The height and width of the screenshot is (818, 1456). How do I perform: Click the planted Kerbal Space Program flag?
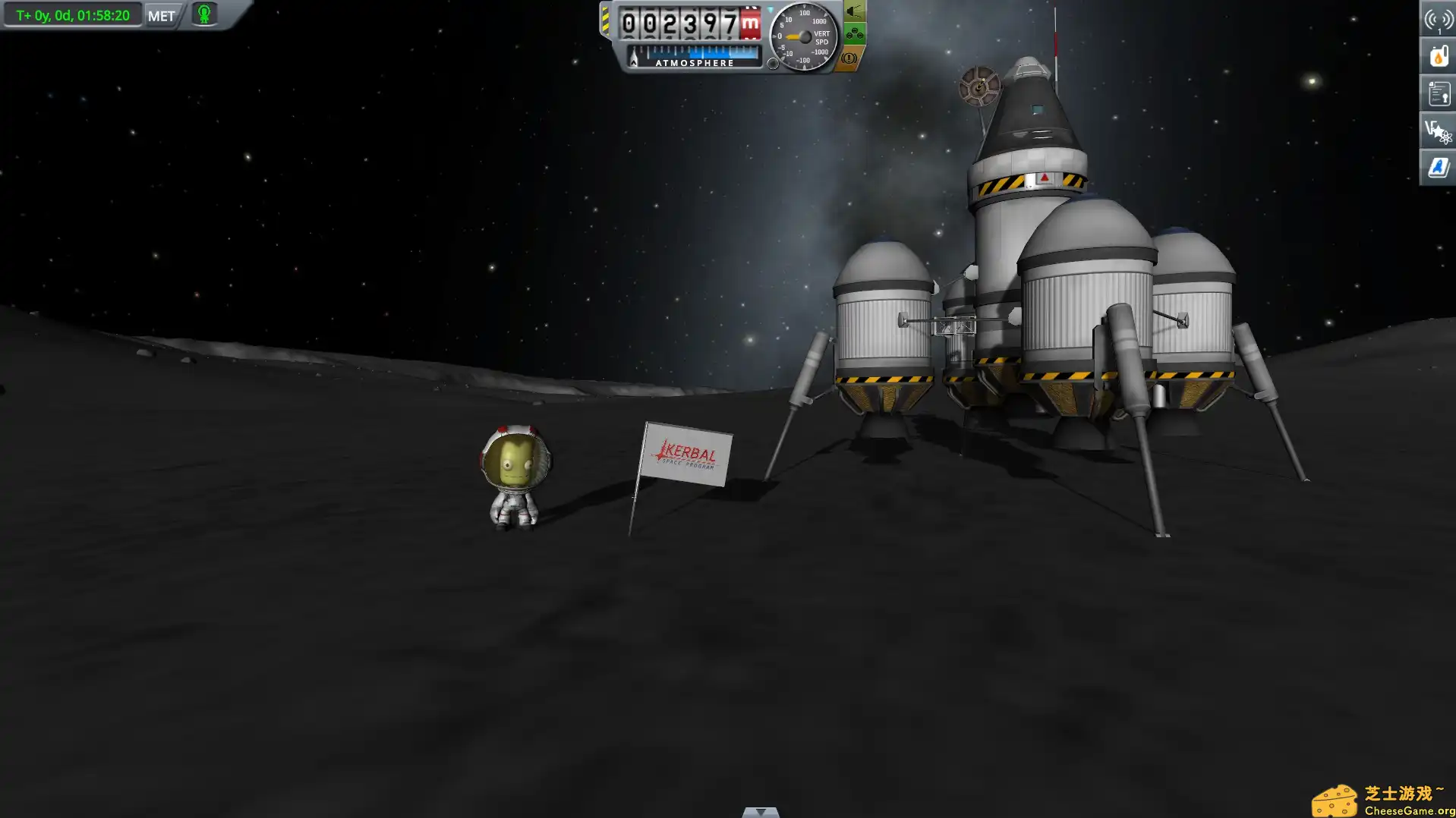683,455
